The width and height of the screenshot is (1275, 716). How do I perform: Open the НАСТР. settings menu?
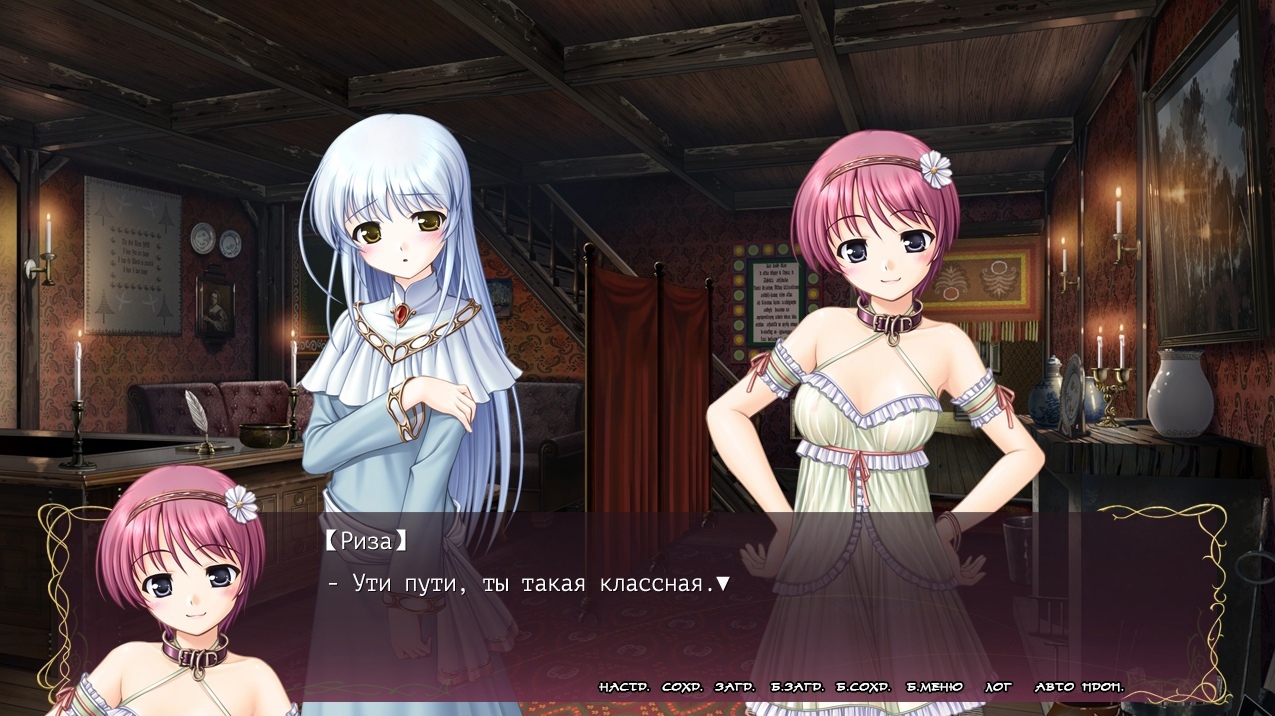pos(624,687)
